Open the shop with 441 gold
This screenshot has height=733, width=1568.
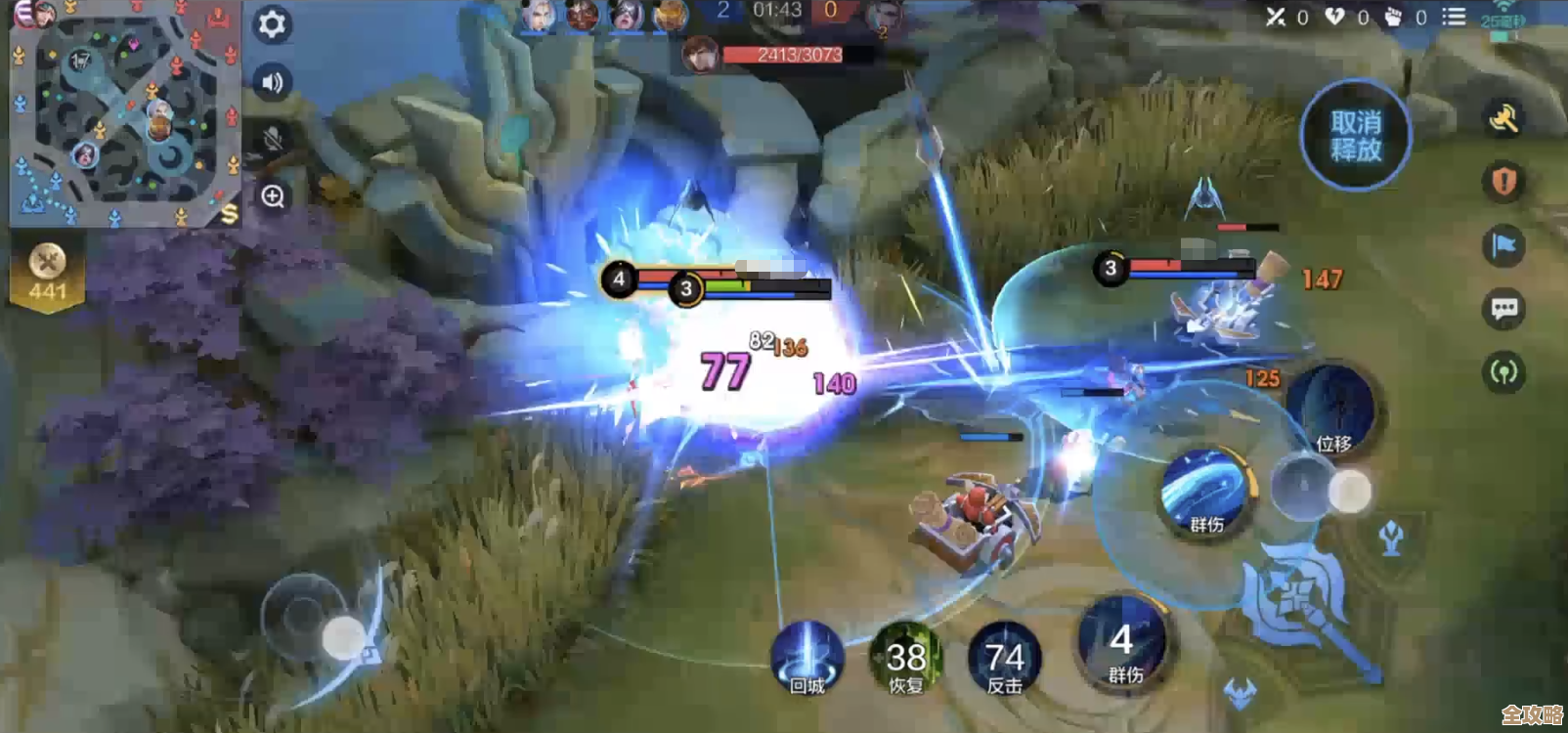[47, 273]
